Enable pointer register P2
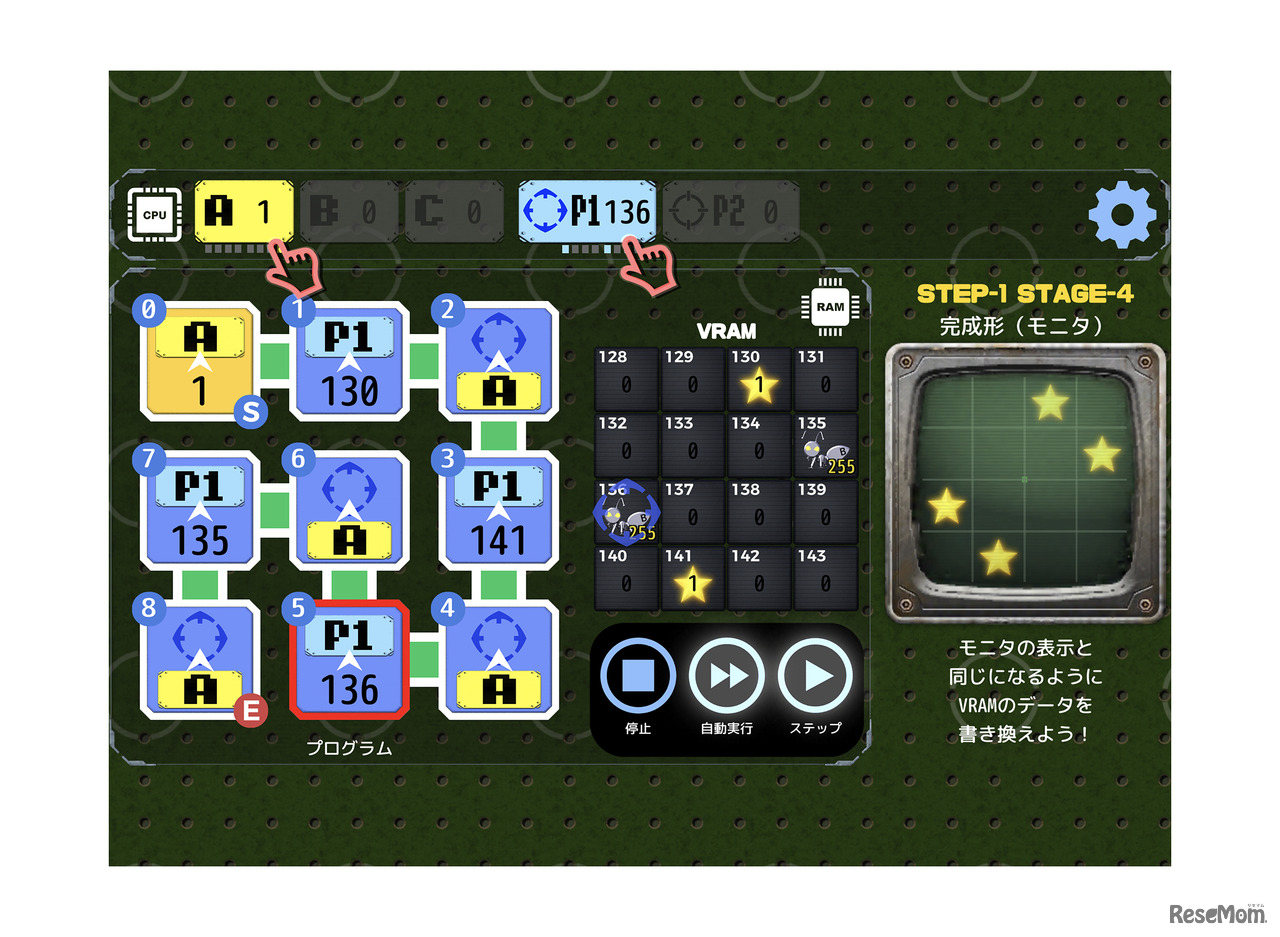This screenshot has height=937, width=1280. (x=733, y=212)
